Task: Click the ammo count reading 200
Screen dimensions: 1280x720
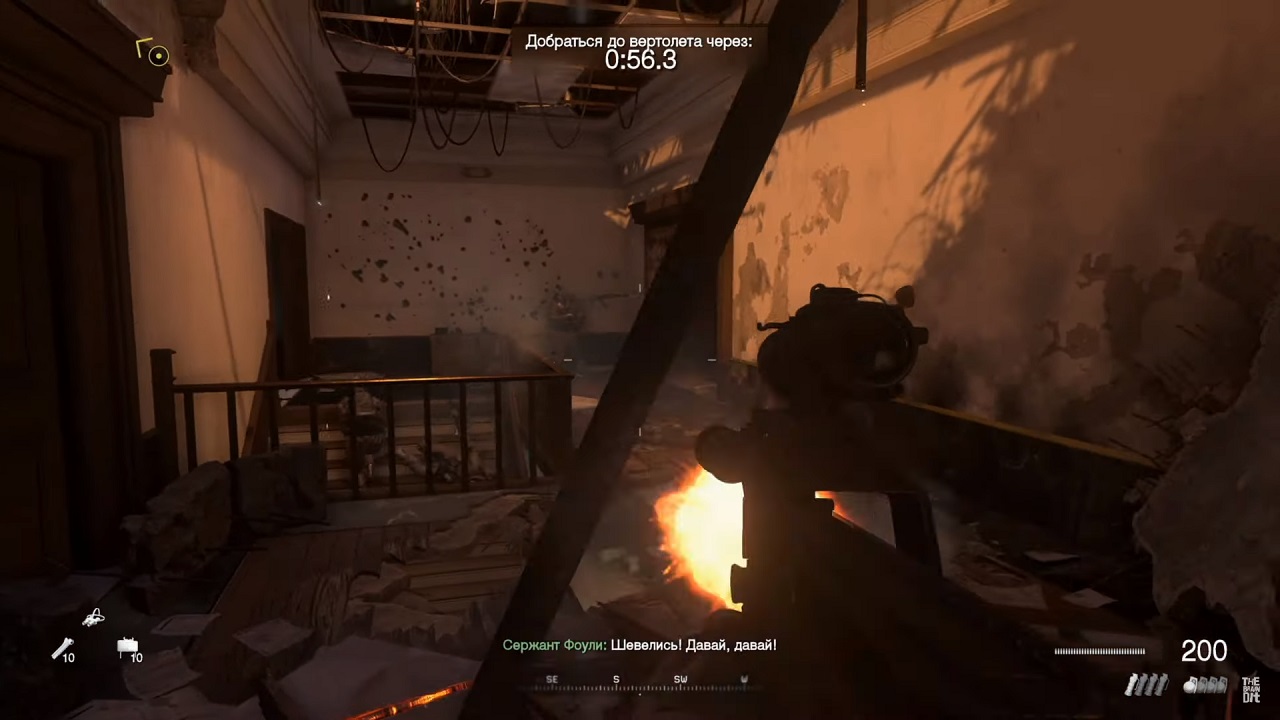Action: [x=1204, y=651]
